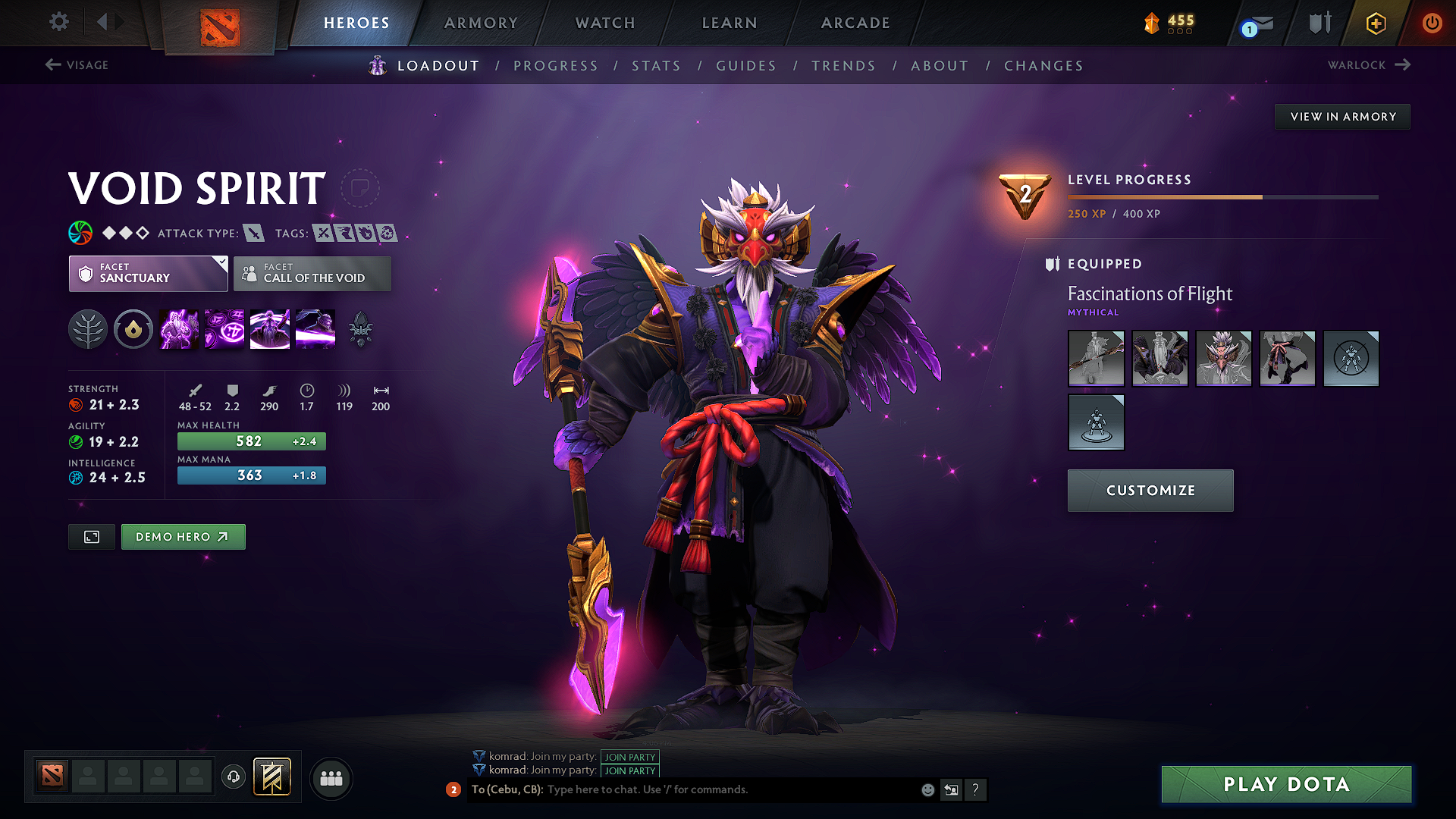Click the Astral Step ultimate icon
Viewport: 1456px width, 819px height.
[x=315, y=328]
